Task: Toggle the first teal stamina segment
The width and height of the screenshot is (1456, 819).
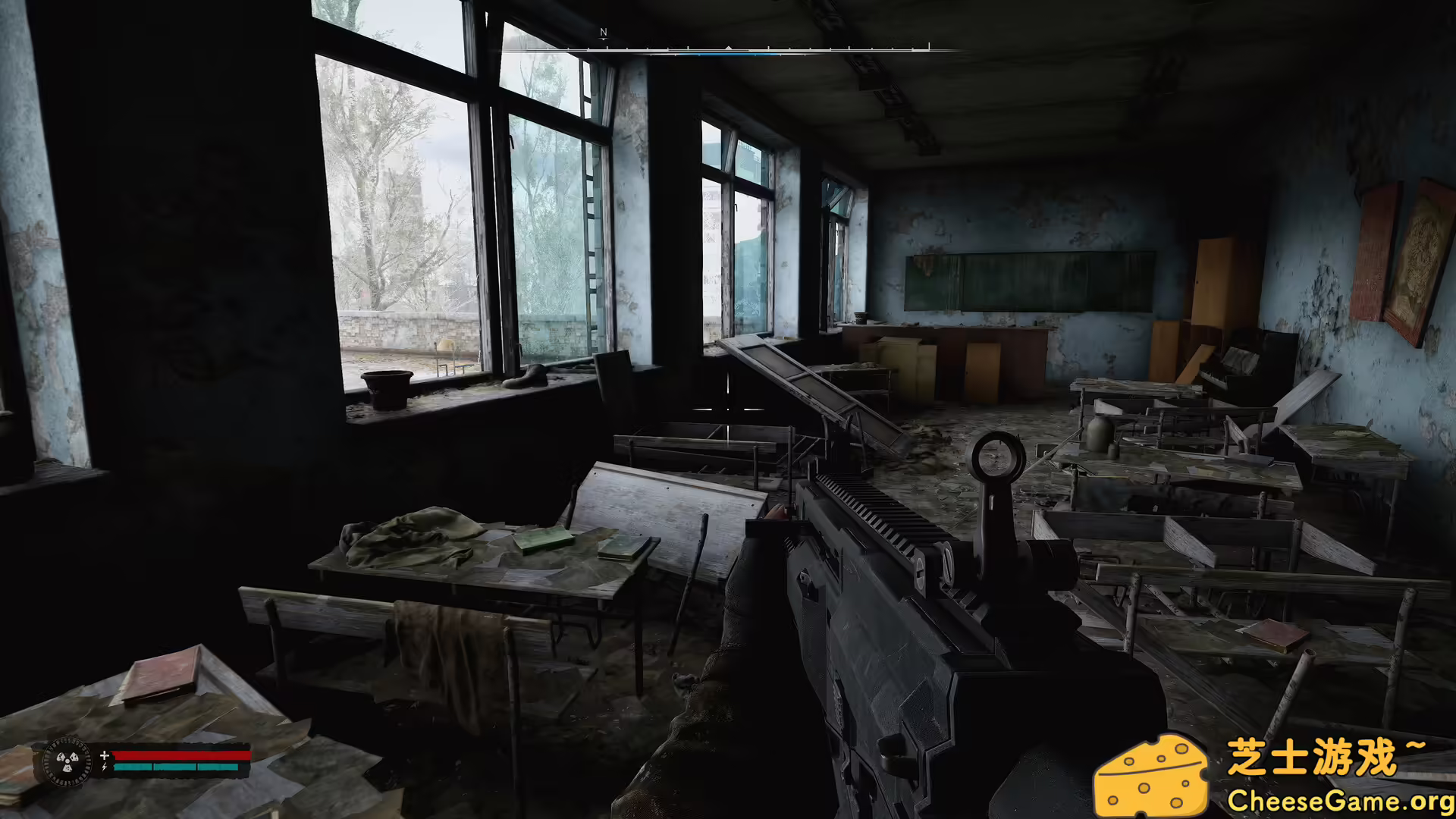Action: (x=133, y=767)
